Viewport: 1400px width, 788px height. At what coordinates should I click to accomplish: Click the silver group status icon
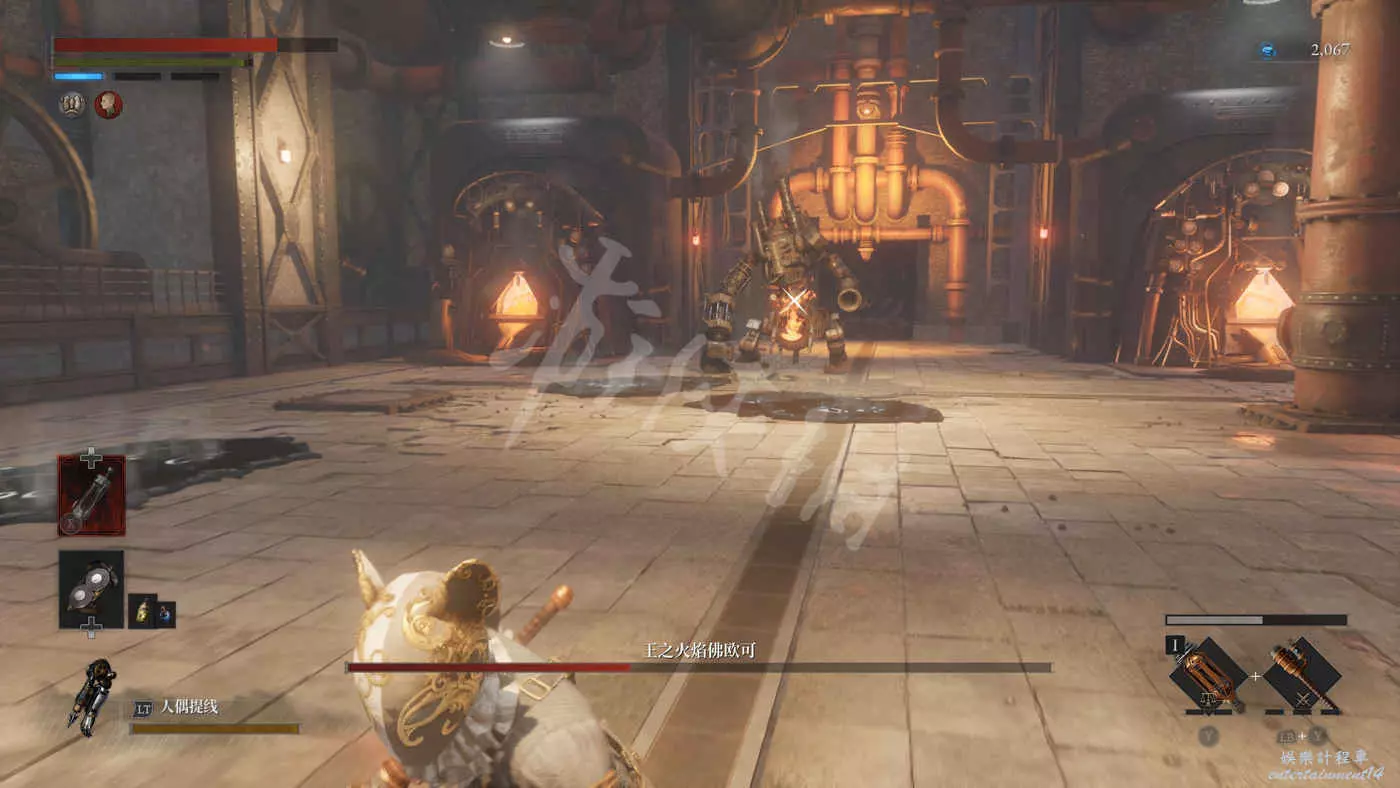pyautogui.click(x=72, y=104)
